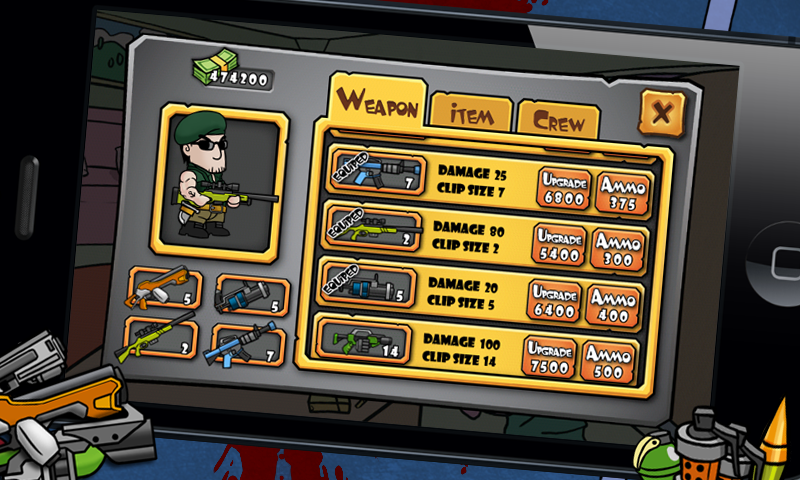Screen dimensions: 800x480
Task: Upgrade the sniper rifle for 5400
Action: click(558, 245)
